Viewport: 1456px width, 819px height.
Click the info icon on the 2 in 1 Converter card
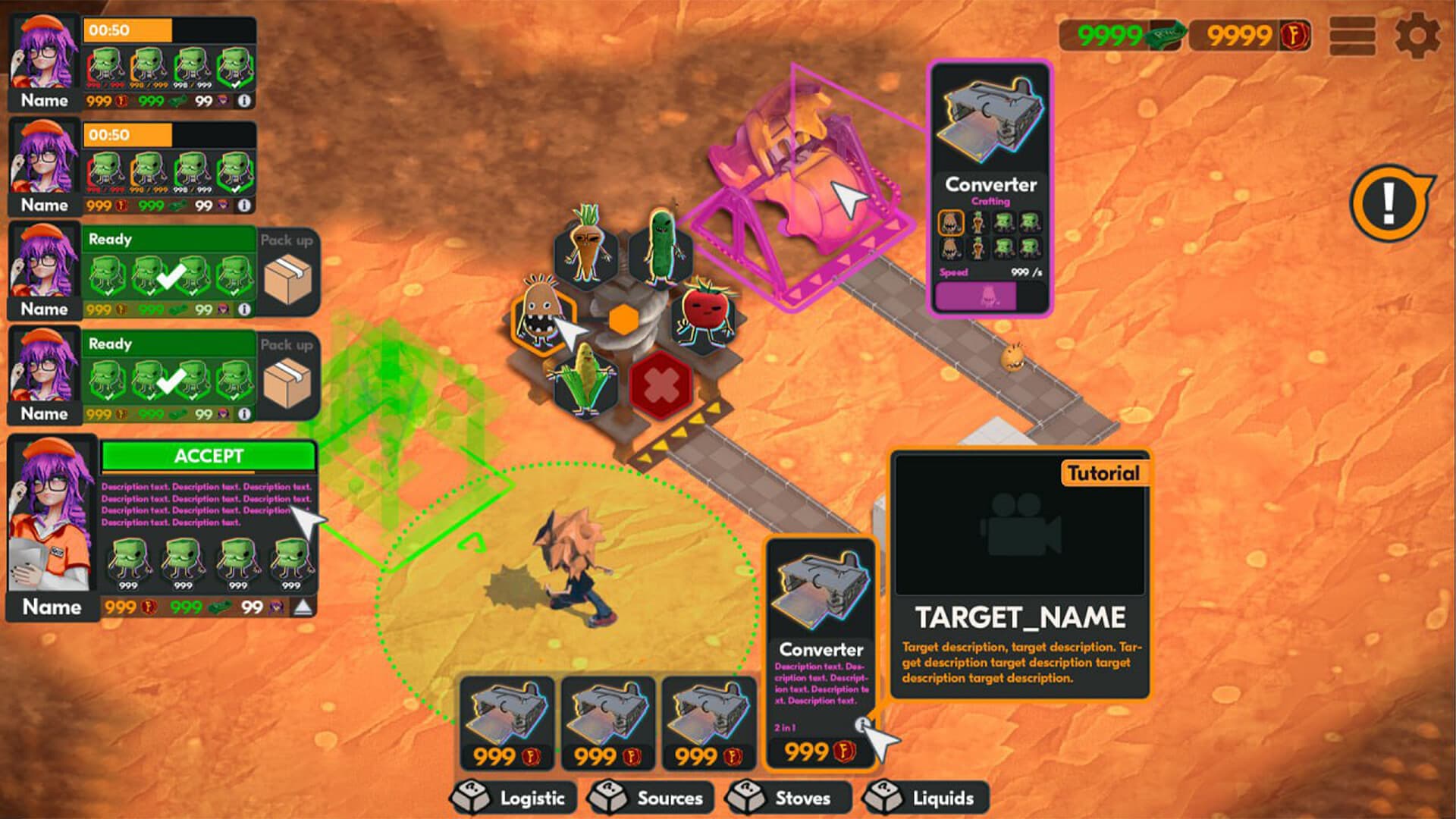[x=864, y=724]
